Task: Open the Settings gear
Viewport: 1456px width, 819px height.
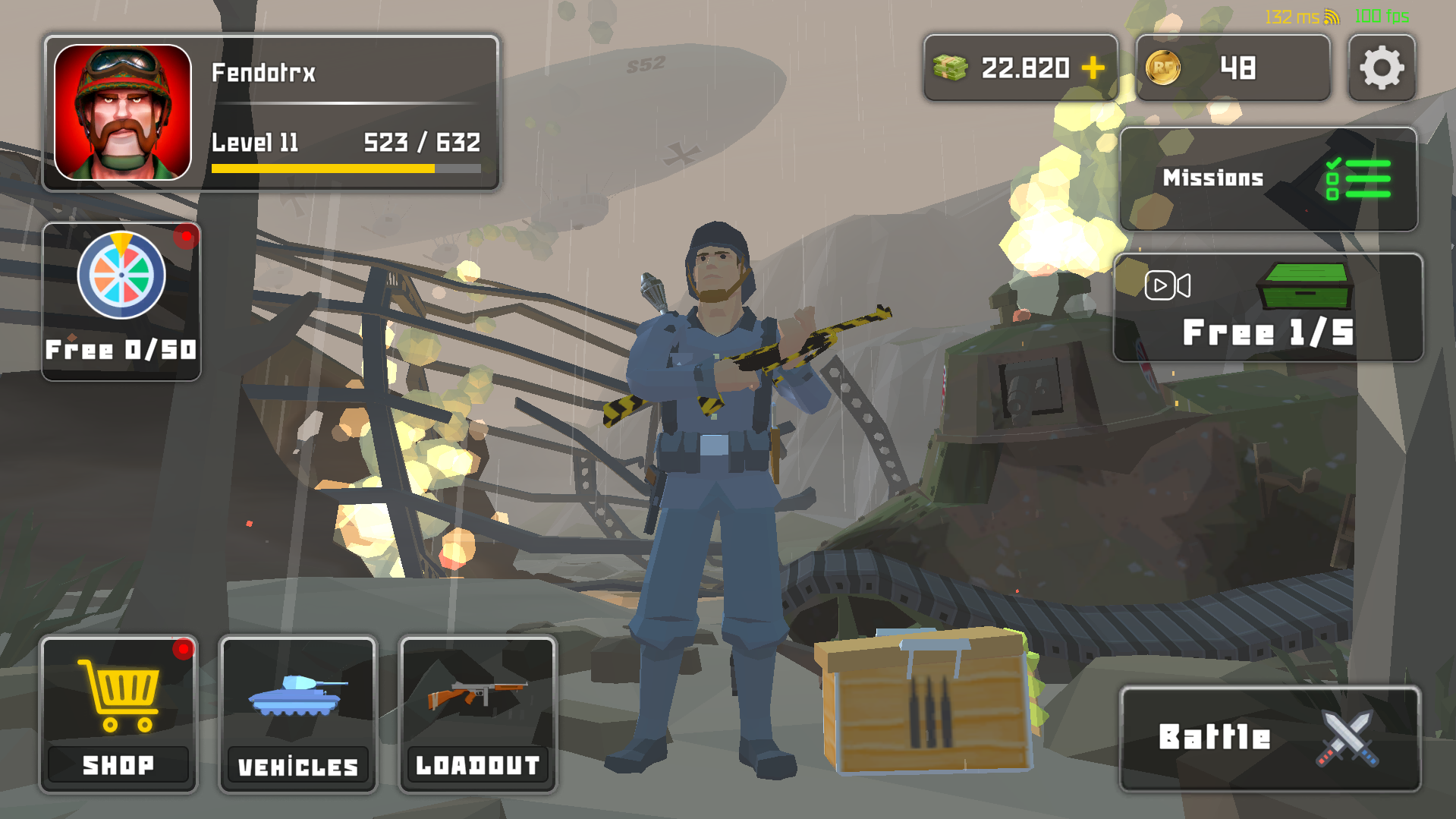Action: pyautogui.click(x=1382, y=68)
